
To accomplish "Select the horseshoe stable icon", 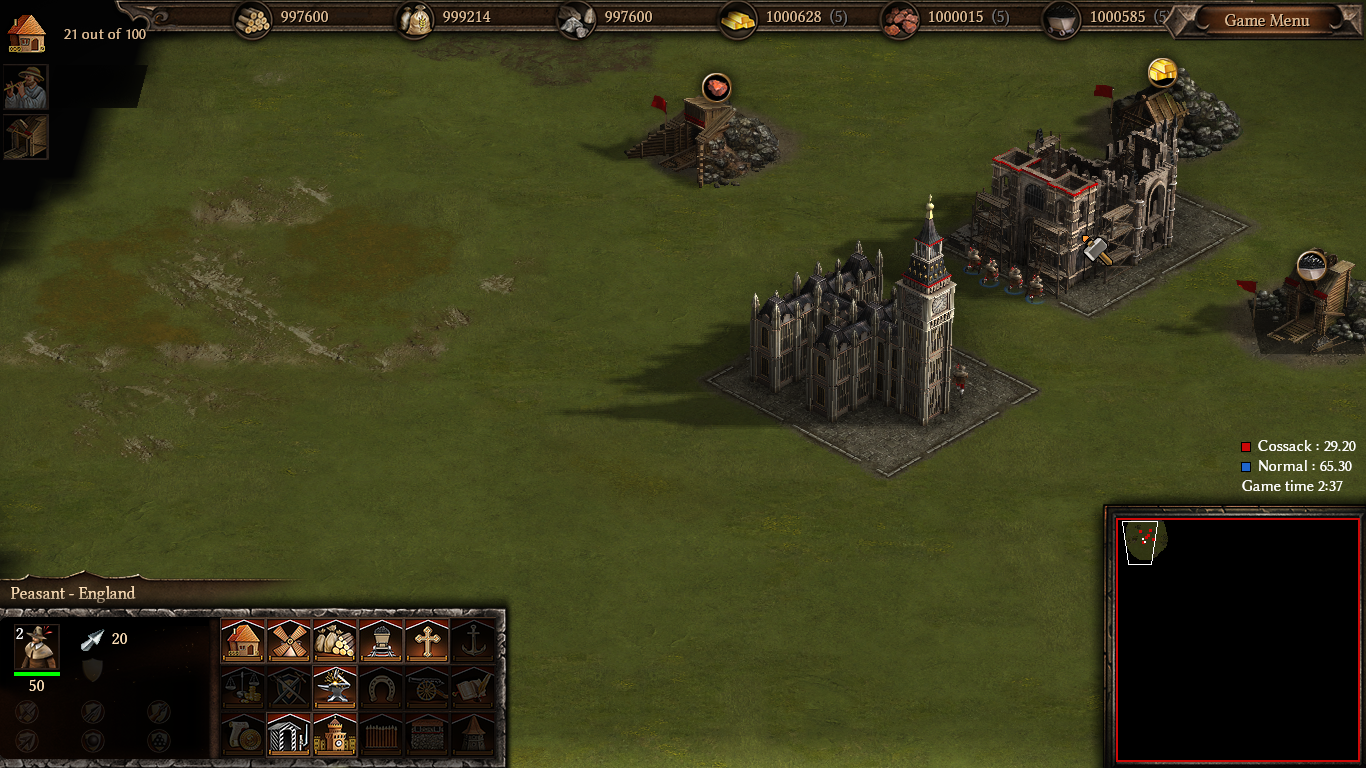I will pyautogui.click(x=381, y=687).
